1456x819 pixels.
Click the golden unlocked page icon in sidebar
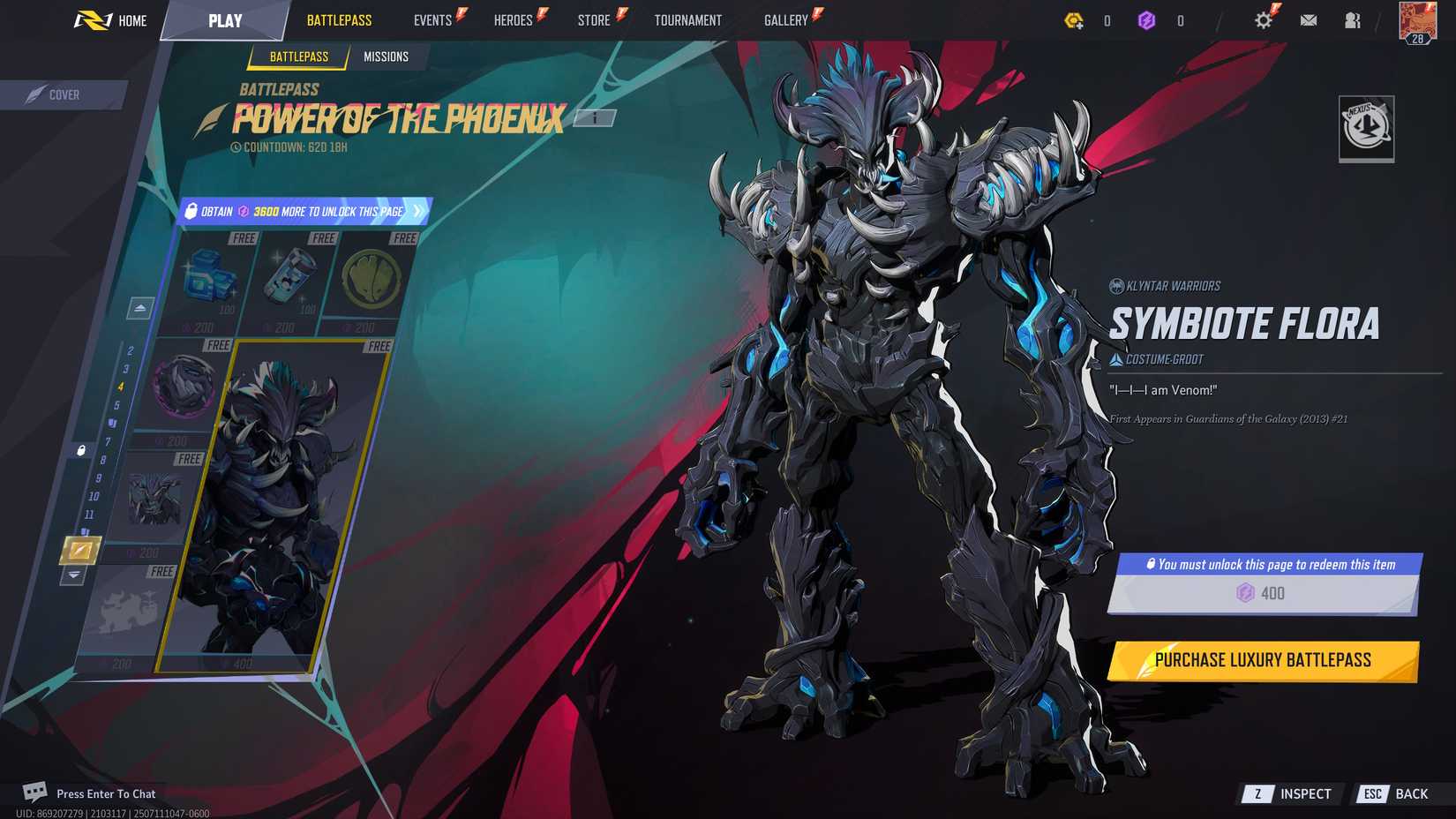point(80,548)
